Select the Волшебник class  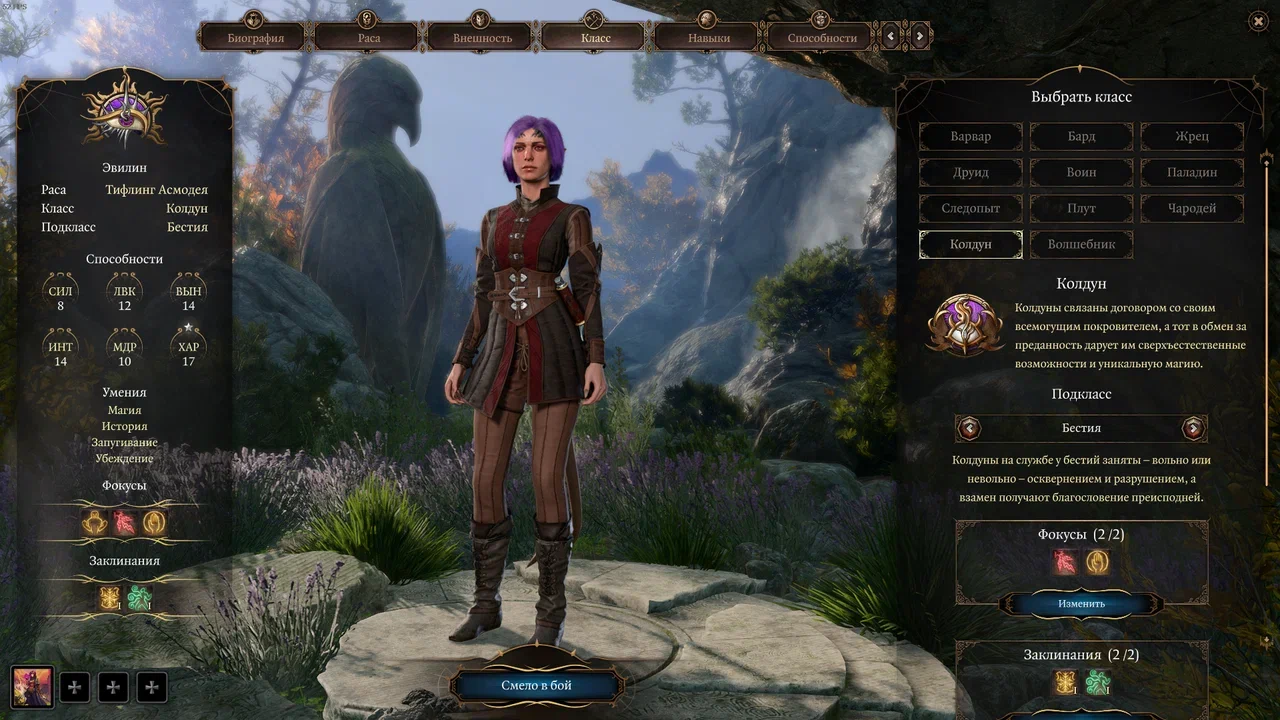[x=1081, y=244]
